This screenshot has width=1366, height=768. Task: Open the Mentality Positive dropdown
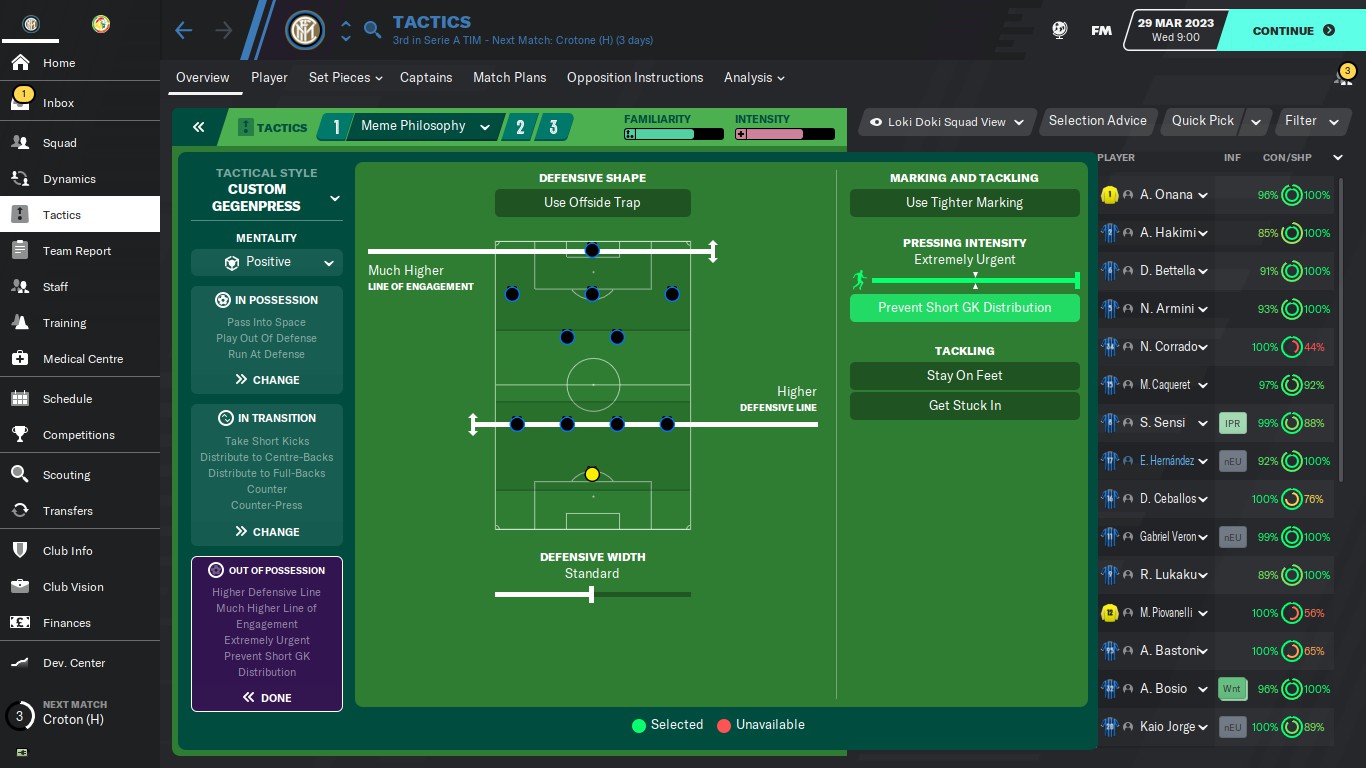[267, 263]
